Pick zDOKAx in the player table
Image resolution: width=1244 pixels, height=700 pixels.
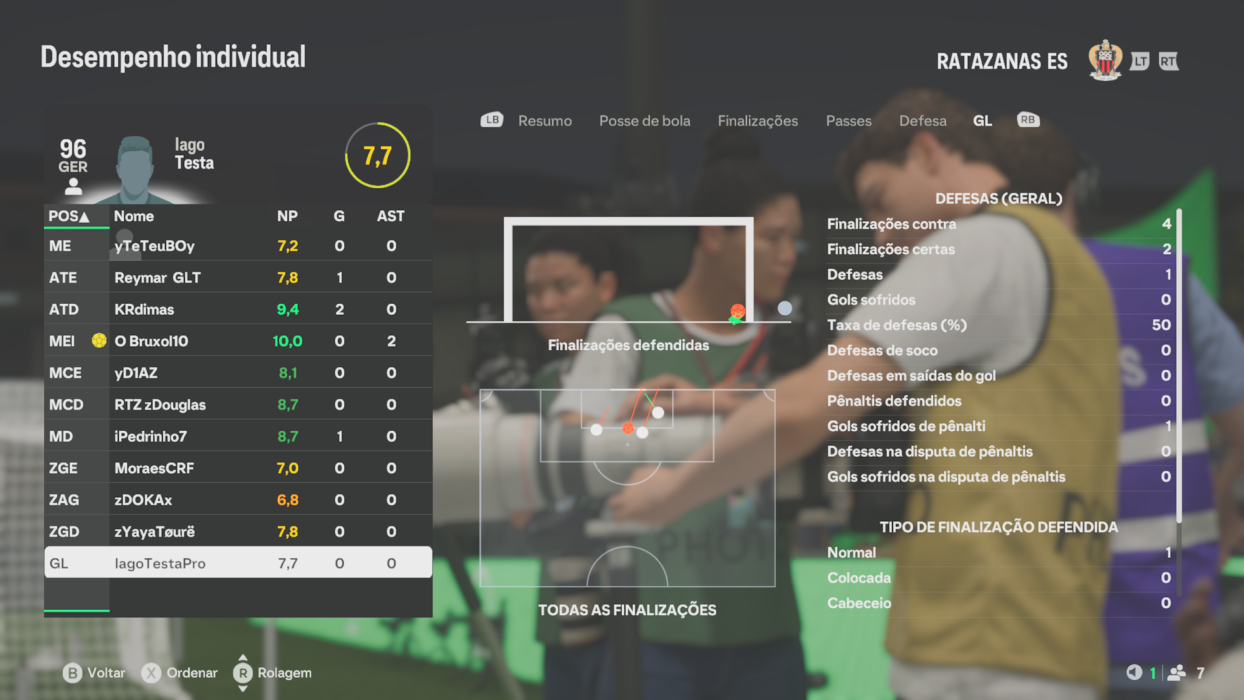coord(238,500)
